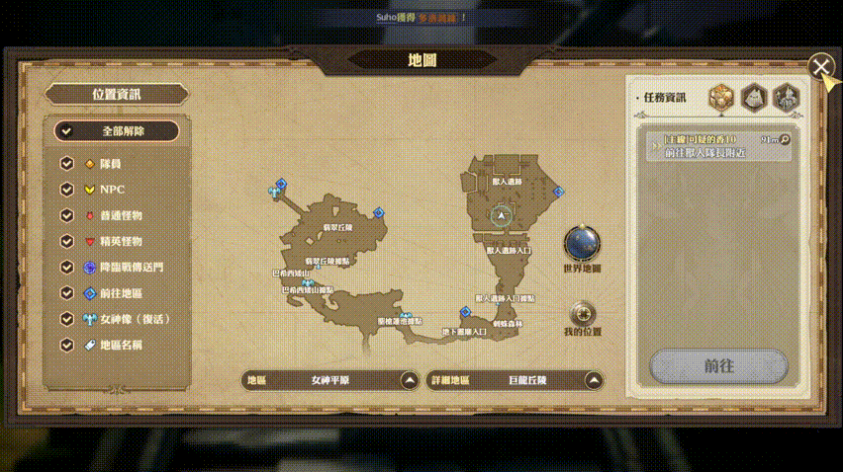This screenshot has height=472, width=843.
Task: Toggle the 普通怪物 filter checkbox
Action: click(x=67, y=215)
